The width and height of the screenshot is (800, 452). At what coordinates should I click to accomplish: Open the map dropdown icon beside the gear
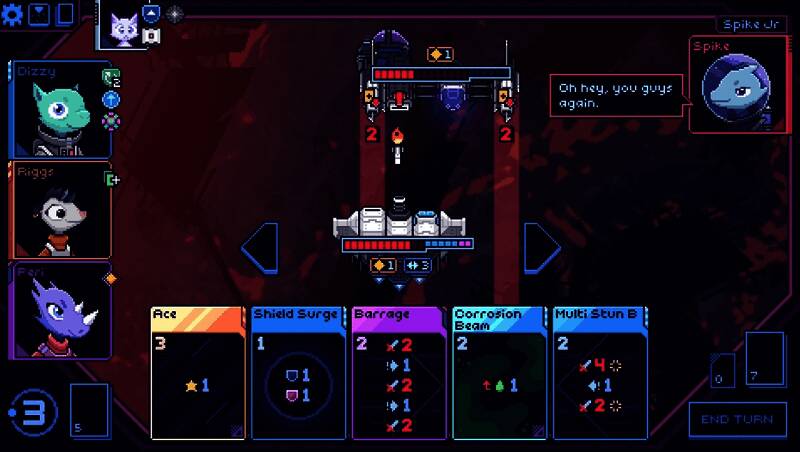pos(40,14)
